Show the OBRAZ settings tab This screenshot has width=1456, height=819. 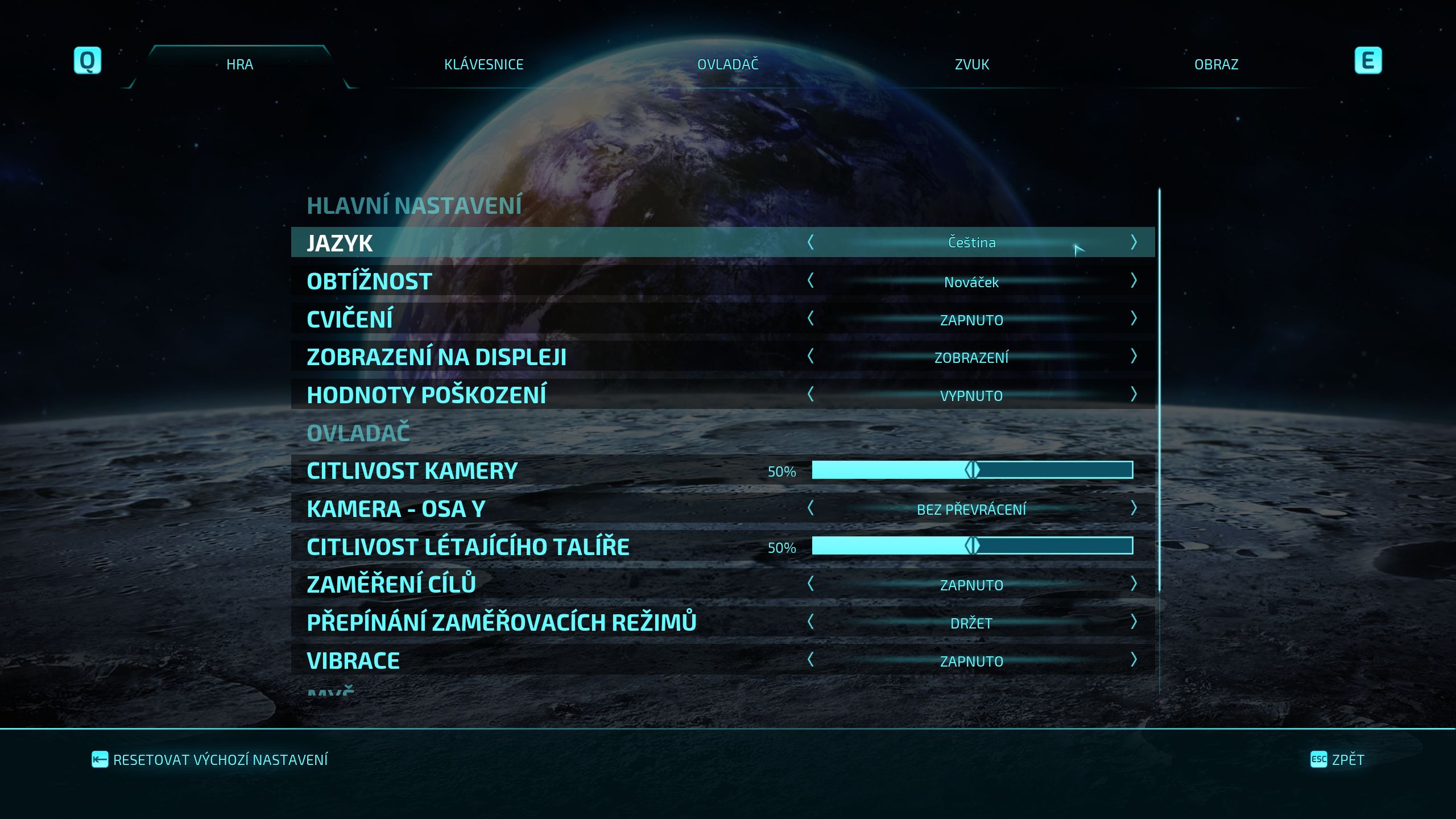coord(1216,64)
